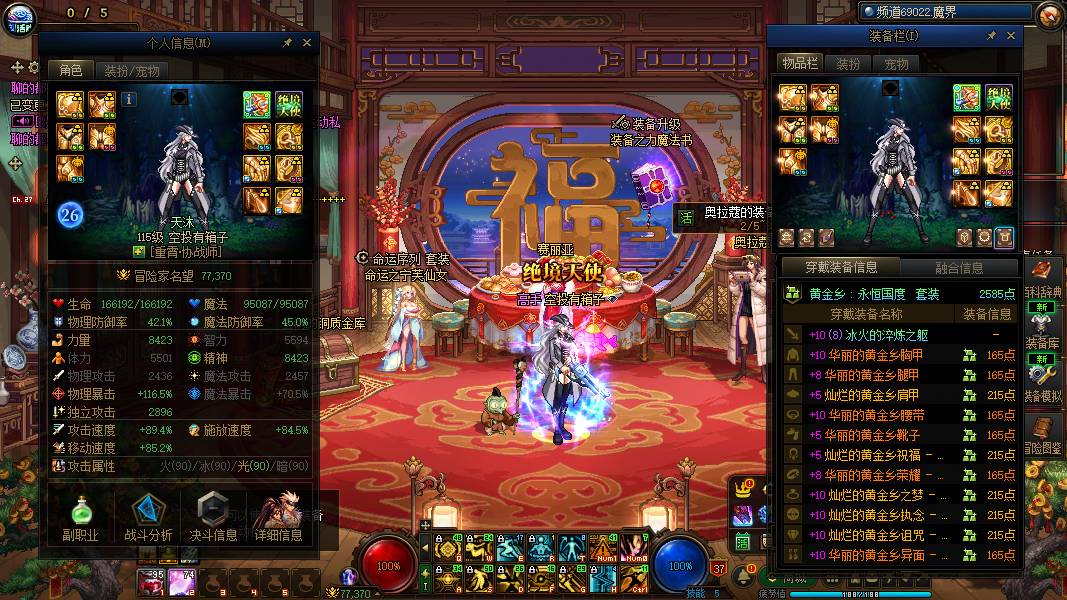
Task: Select the 融合信息 tab
Action: click(x=958, y=268)
